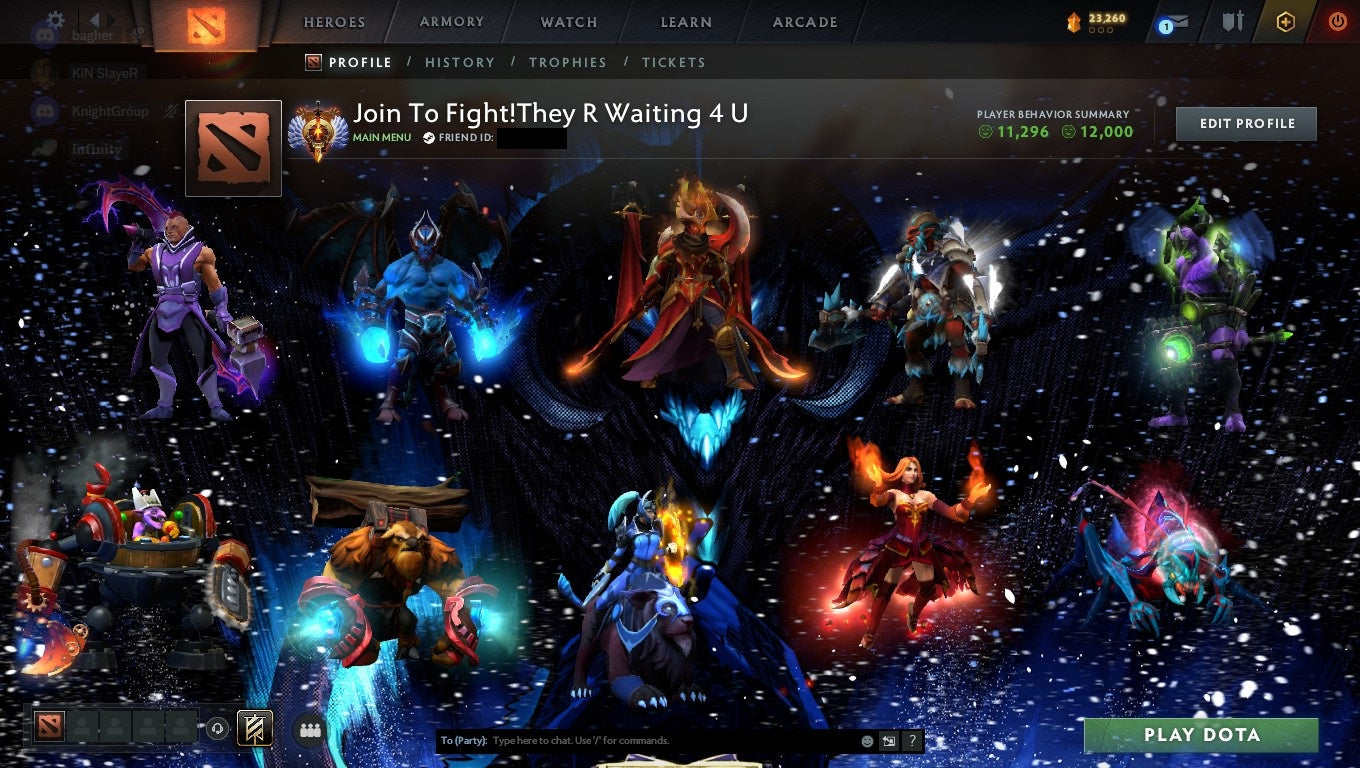Image resolution: width=1360 pixels, height=768 pixels.
Task: Toggle the voice chat headphone icon
Action: (218, 729)
